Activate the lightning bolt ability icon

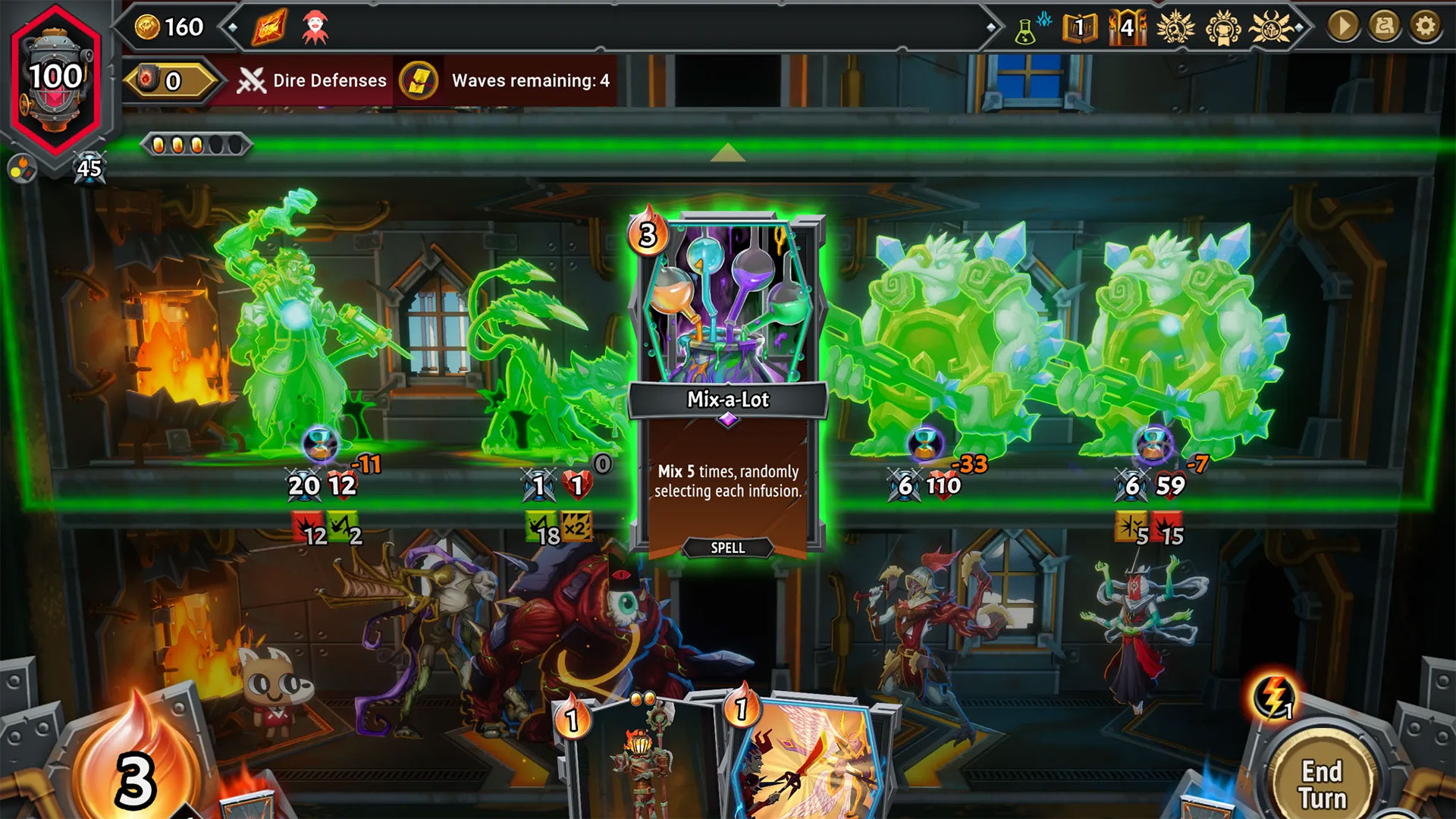coord(1274,698)
